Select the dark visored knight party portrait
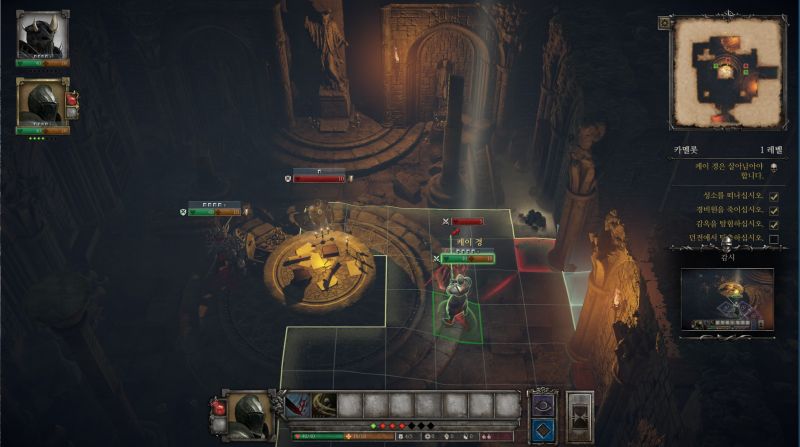Screen dimensions: 800x447 coord(41,103)
